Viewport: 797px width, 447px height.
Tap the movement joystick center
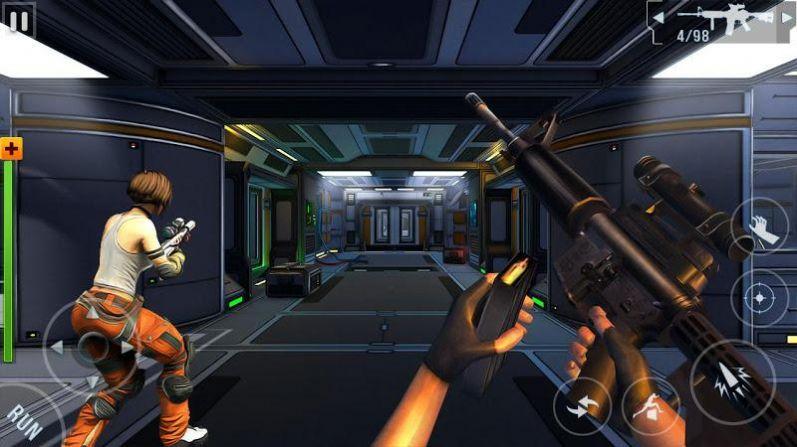pos(94,347)
